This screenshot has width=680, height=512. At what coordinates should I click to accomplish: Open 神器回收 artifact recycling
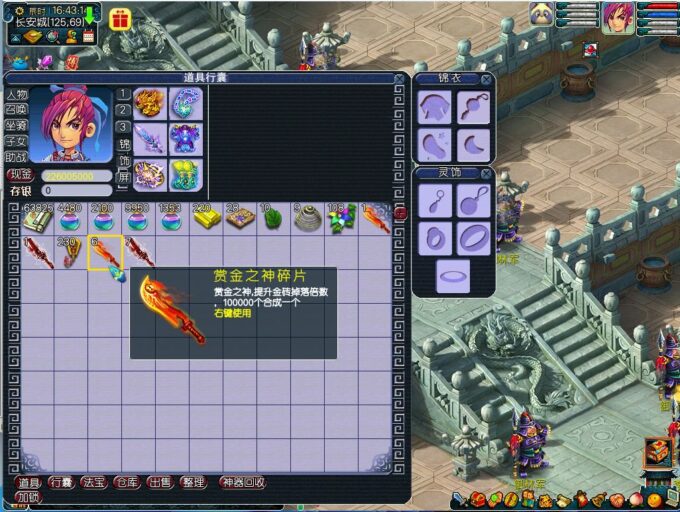tap(242, 482)
